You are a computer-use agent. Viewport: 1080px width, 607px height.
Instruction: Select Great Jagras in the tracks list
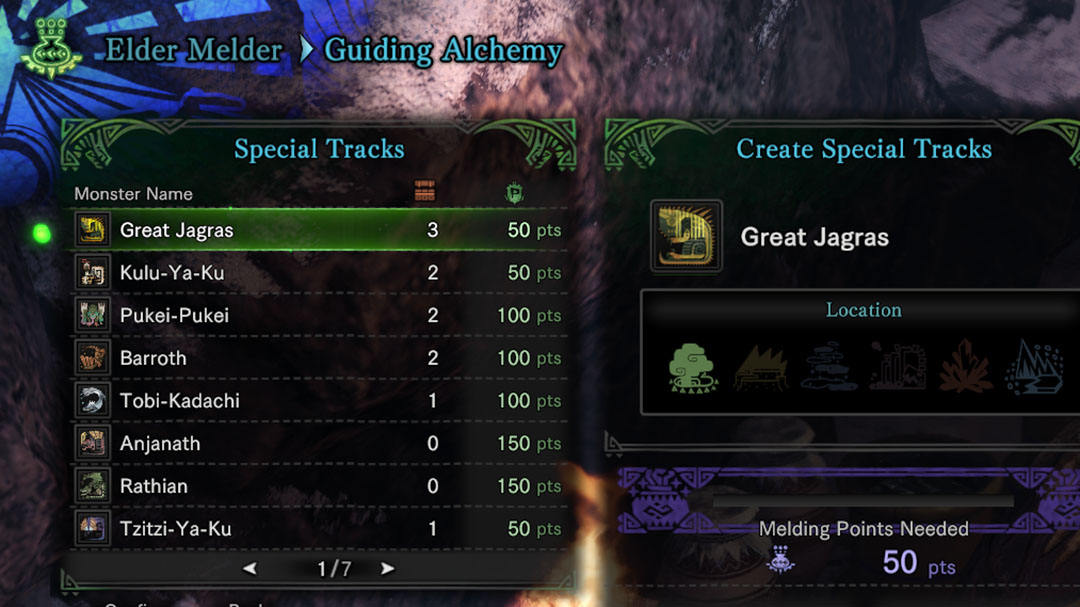[320, 230]
